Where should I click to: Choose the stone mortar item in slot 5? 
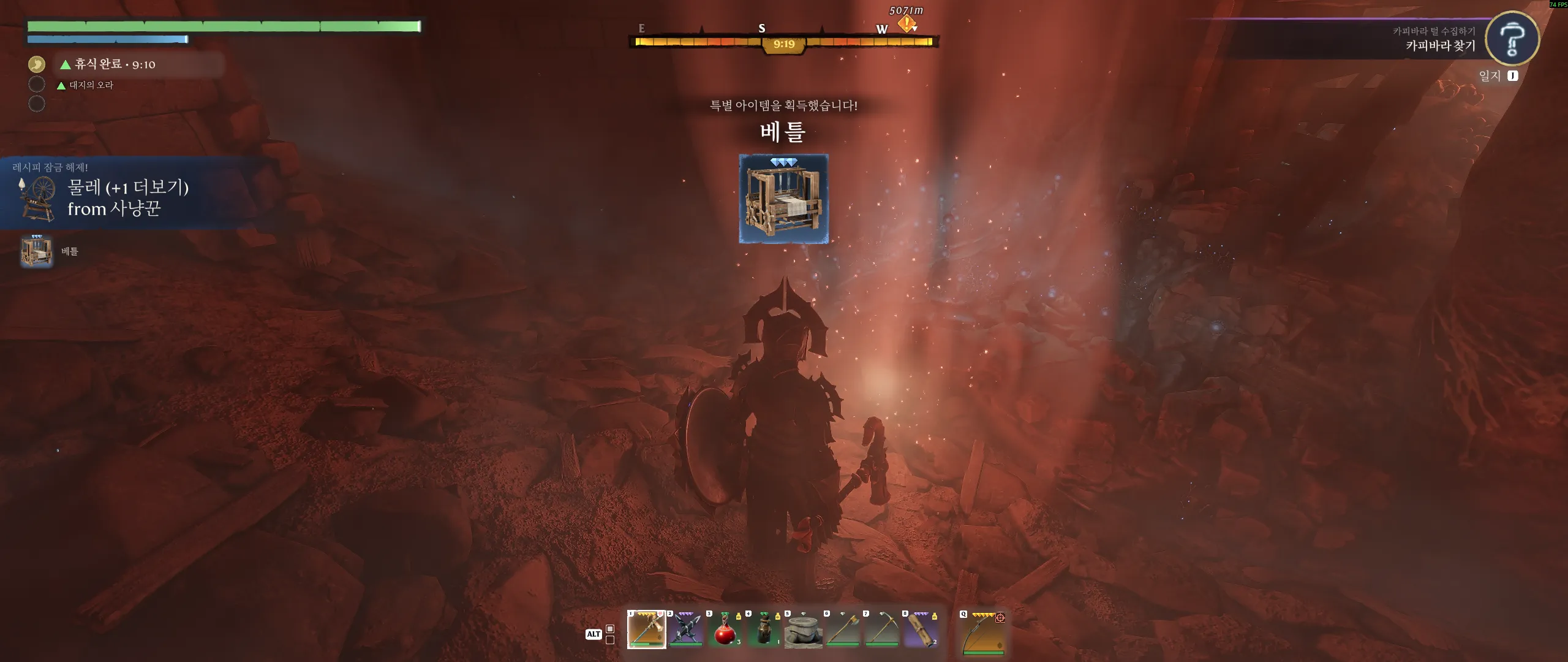point(803,629)
